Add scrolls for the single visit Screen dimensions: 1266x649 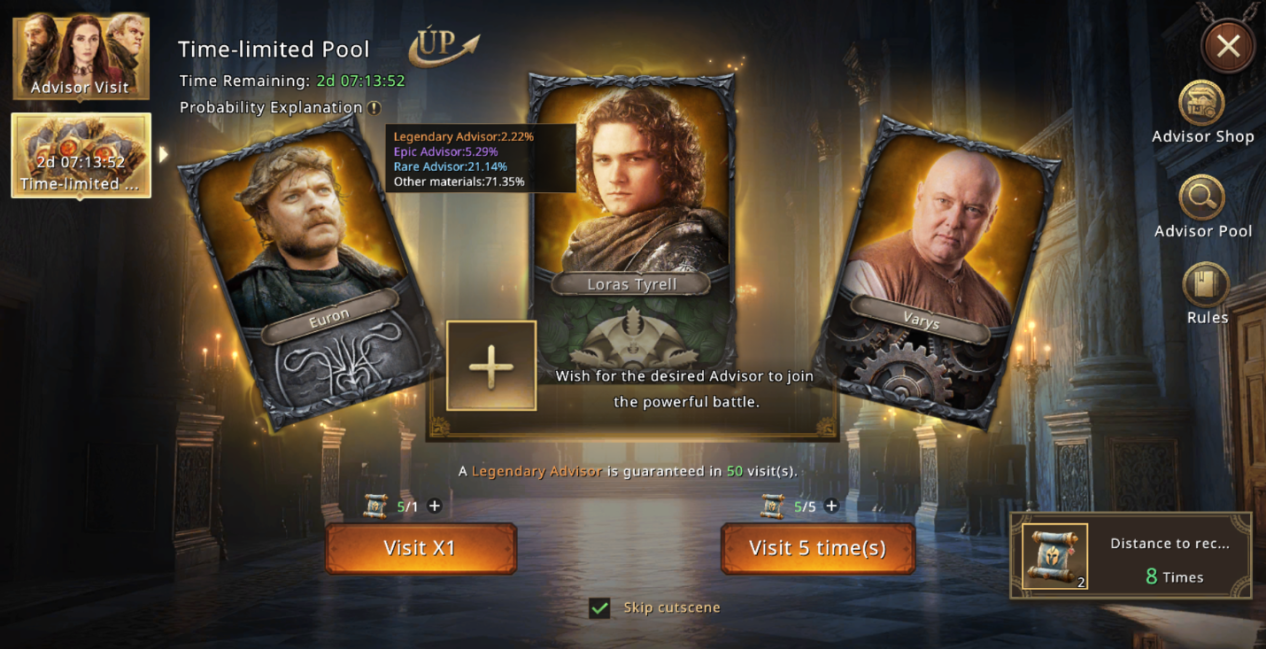434,506
